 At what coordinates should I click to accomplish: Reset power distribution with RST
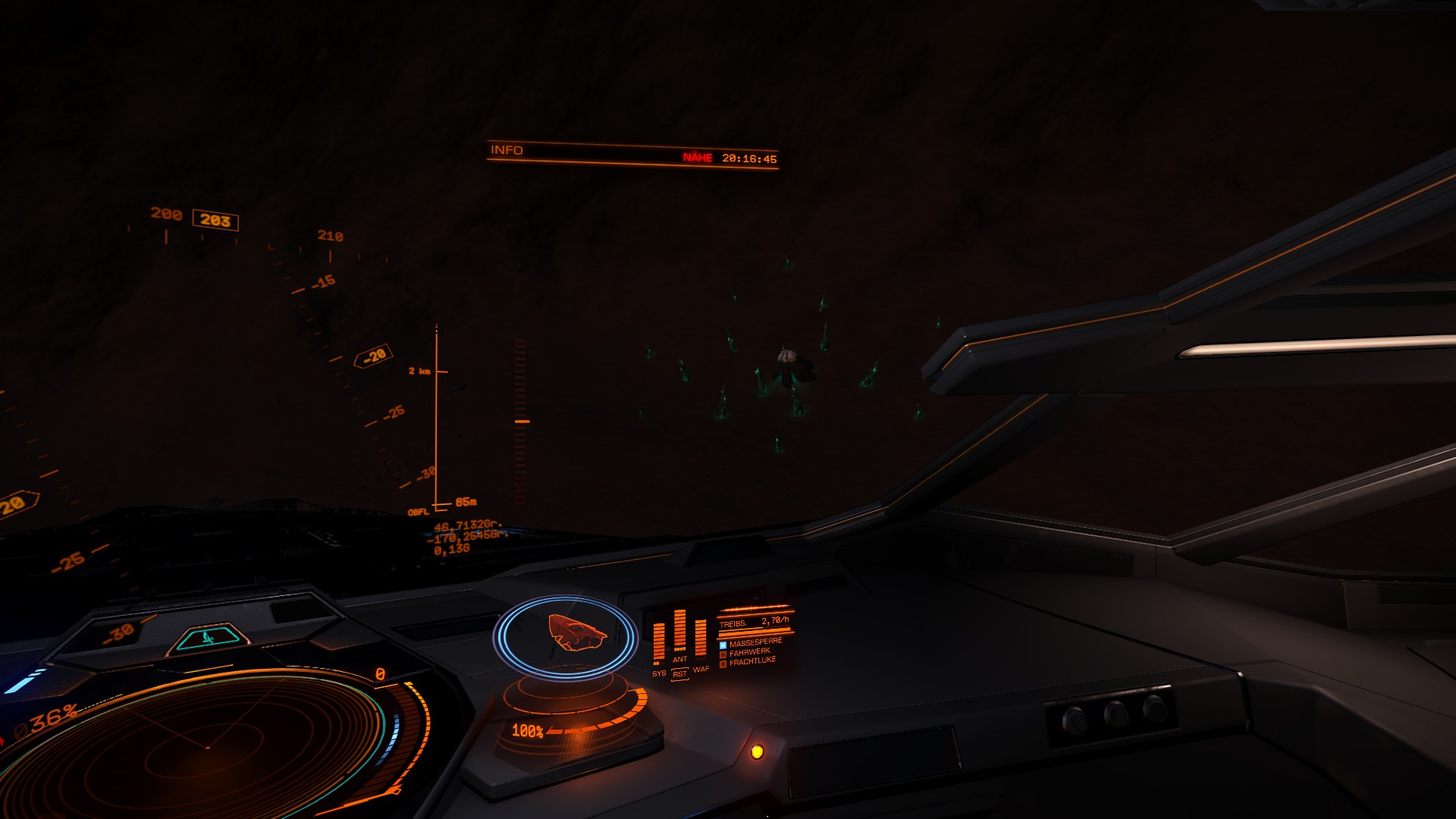[x=679, y=674]
